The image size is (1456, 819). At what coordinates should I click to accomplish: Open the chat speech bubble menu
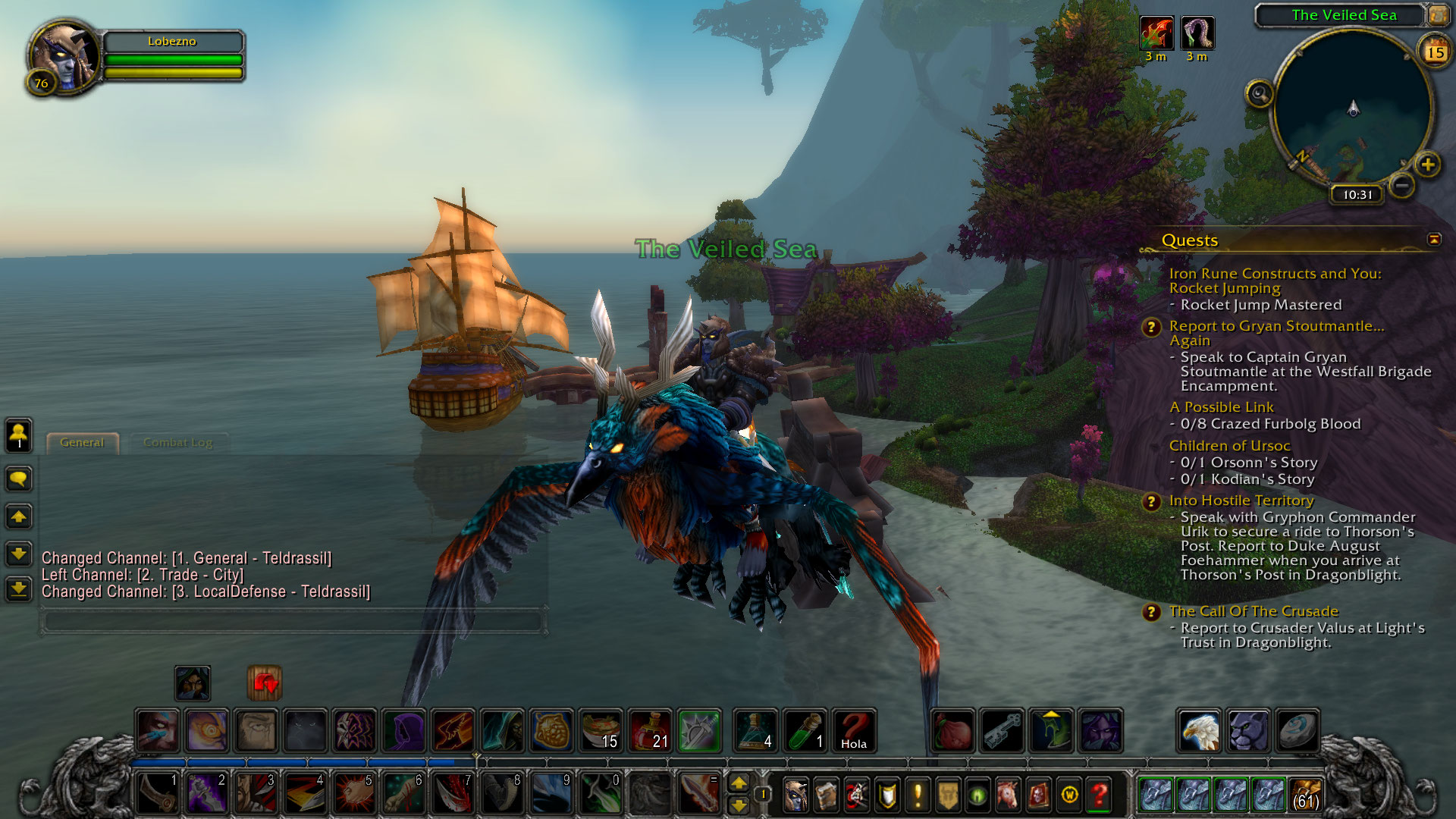pos(19,479)
